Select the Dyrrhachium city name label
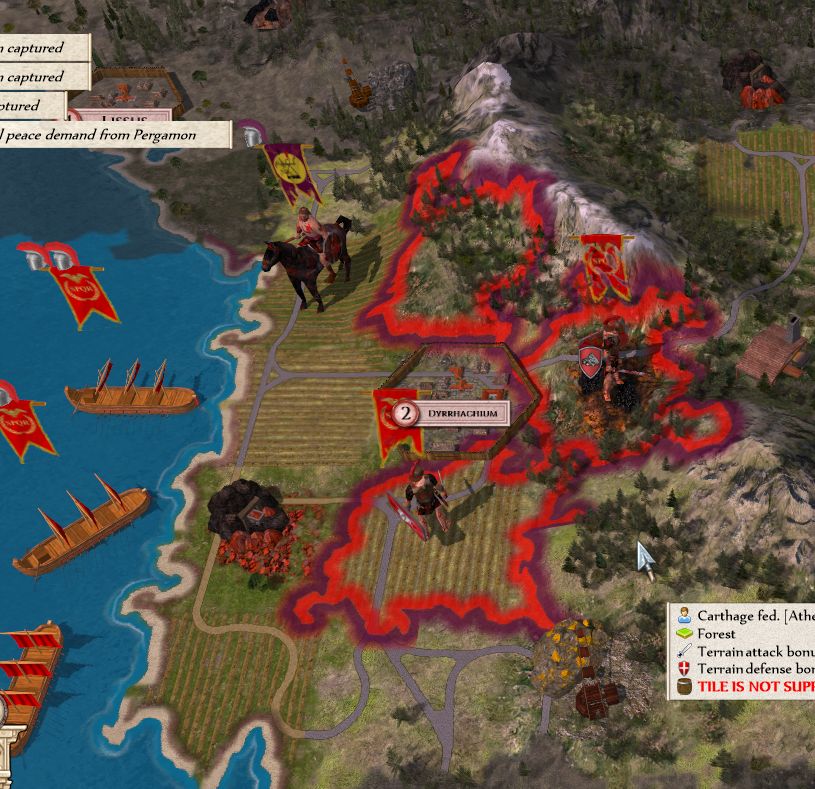815x789 pixels. pyautogui.click(x=461, y=413)
